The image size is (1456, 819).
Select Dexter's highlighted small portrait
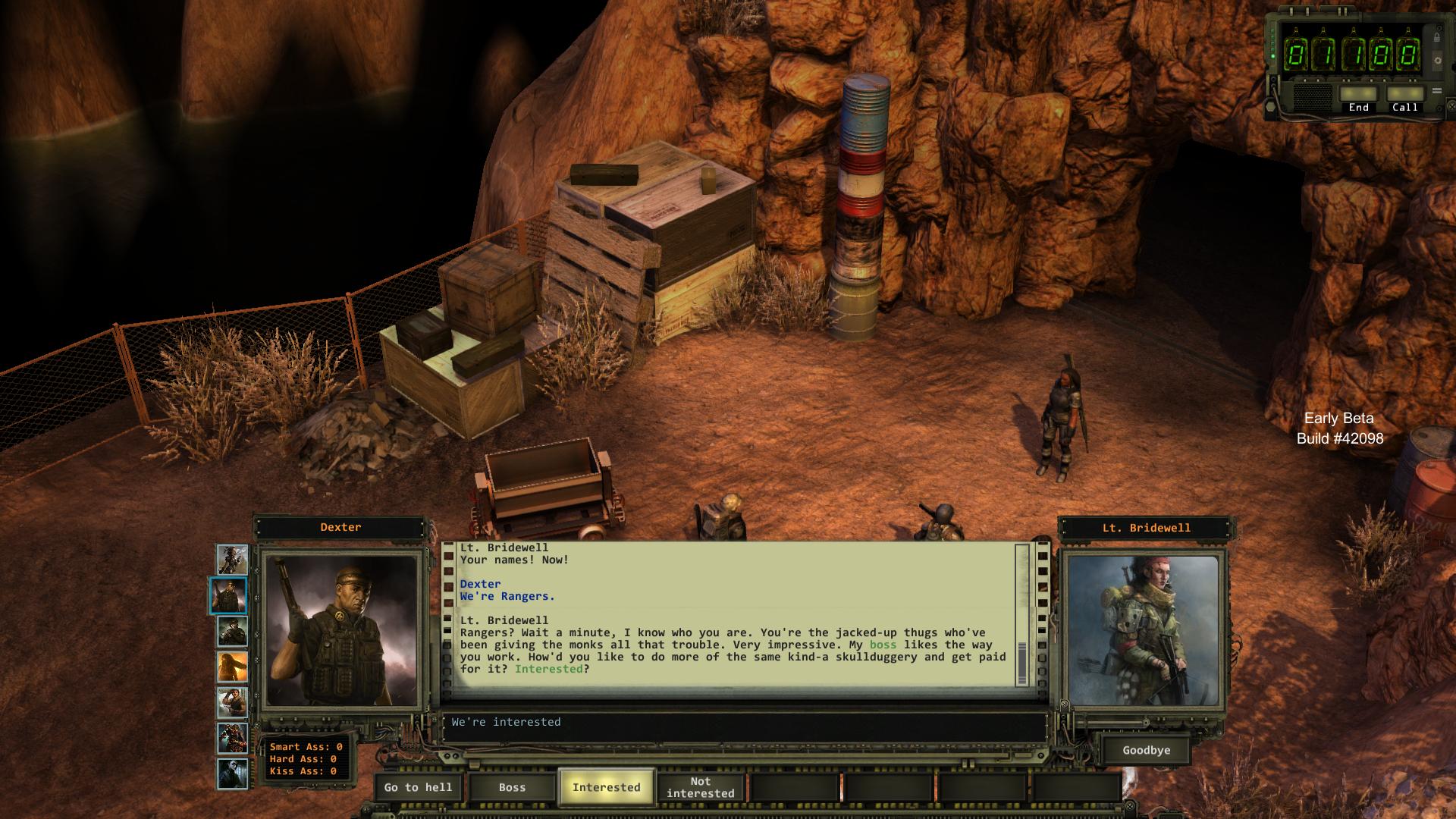coord(228,595)
